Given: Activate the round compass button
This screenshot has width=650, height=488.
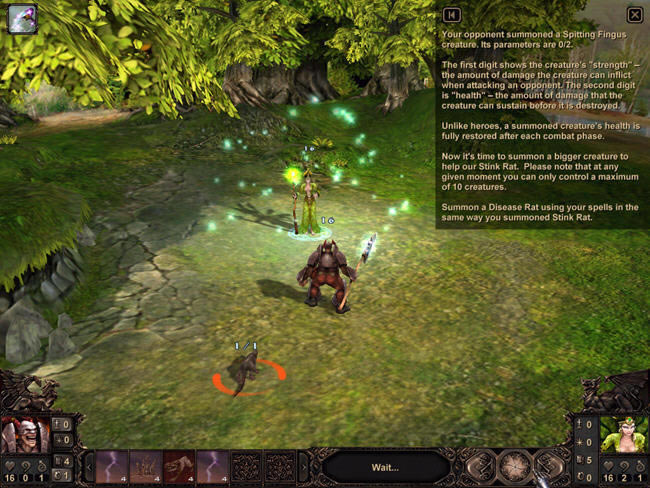Looking at the screenshot, I should tap(517, 466).
